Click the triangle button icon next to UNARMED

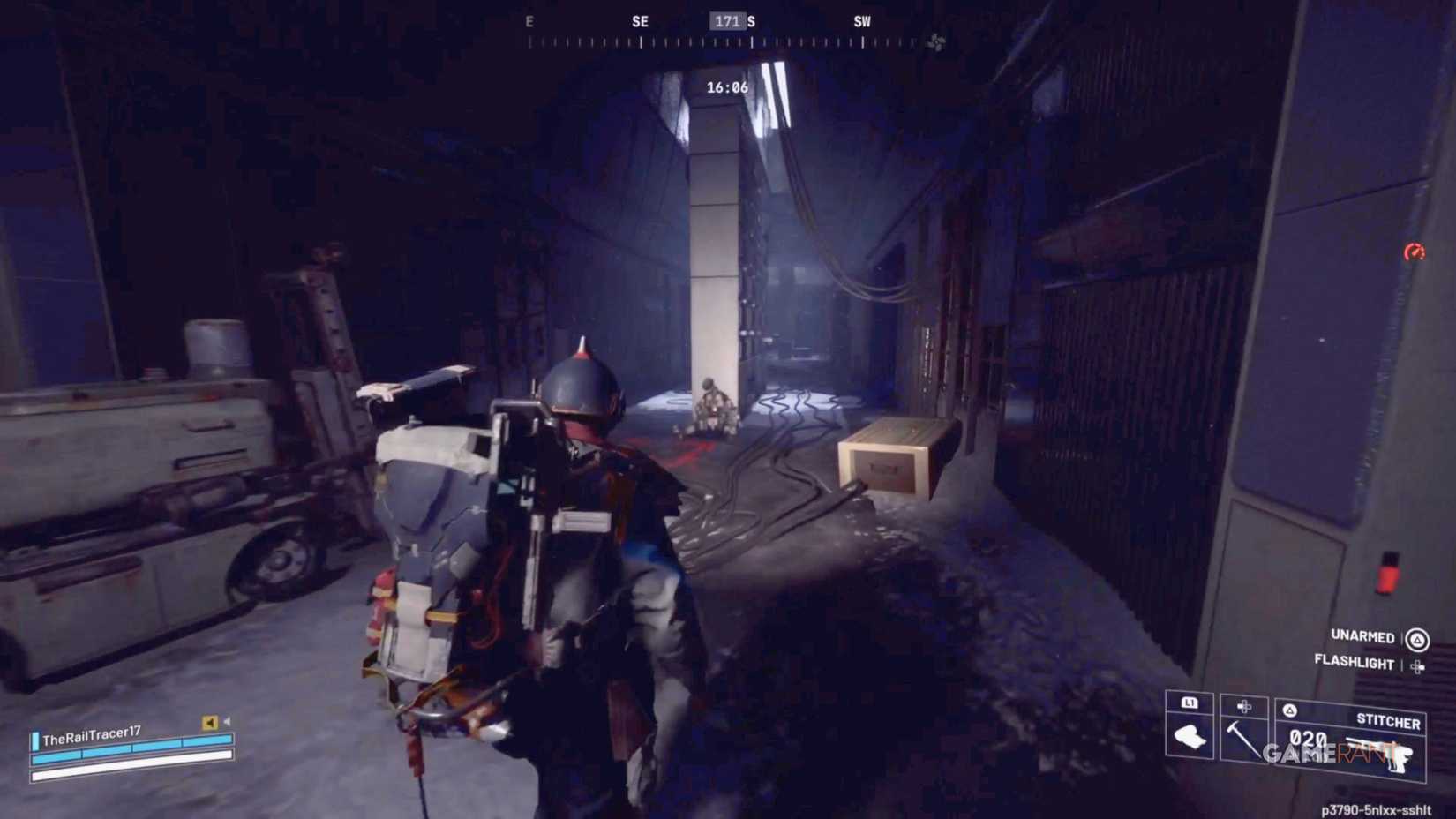tap(1418, 638)
